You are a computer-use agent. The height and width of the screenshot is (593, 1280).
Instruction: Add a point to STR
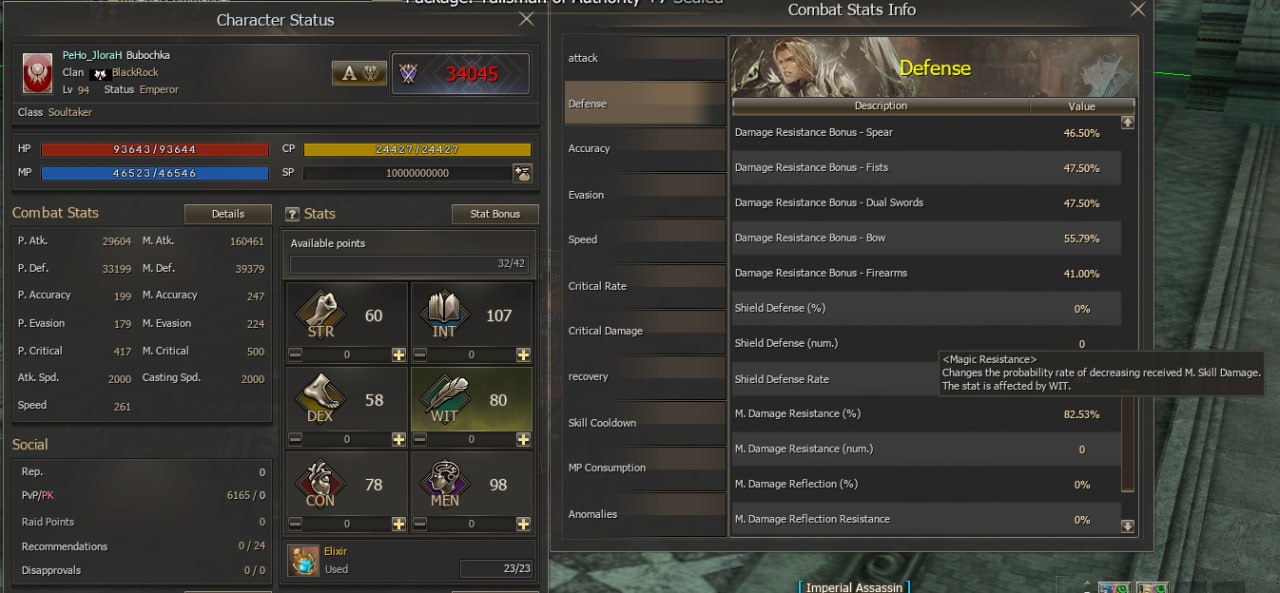tap(398, 355)
